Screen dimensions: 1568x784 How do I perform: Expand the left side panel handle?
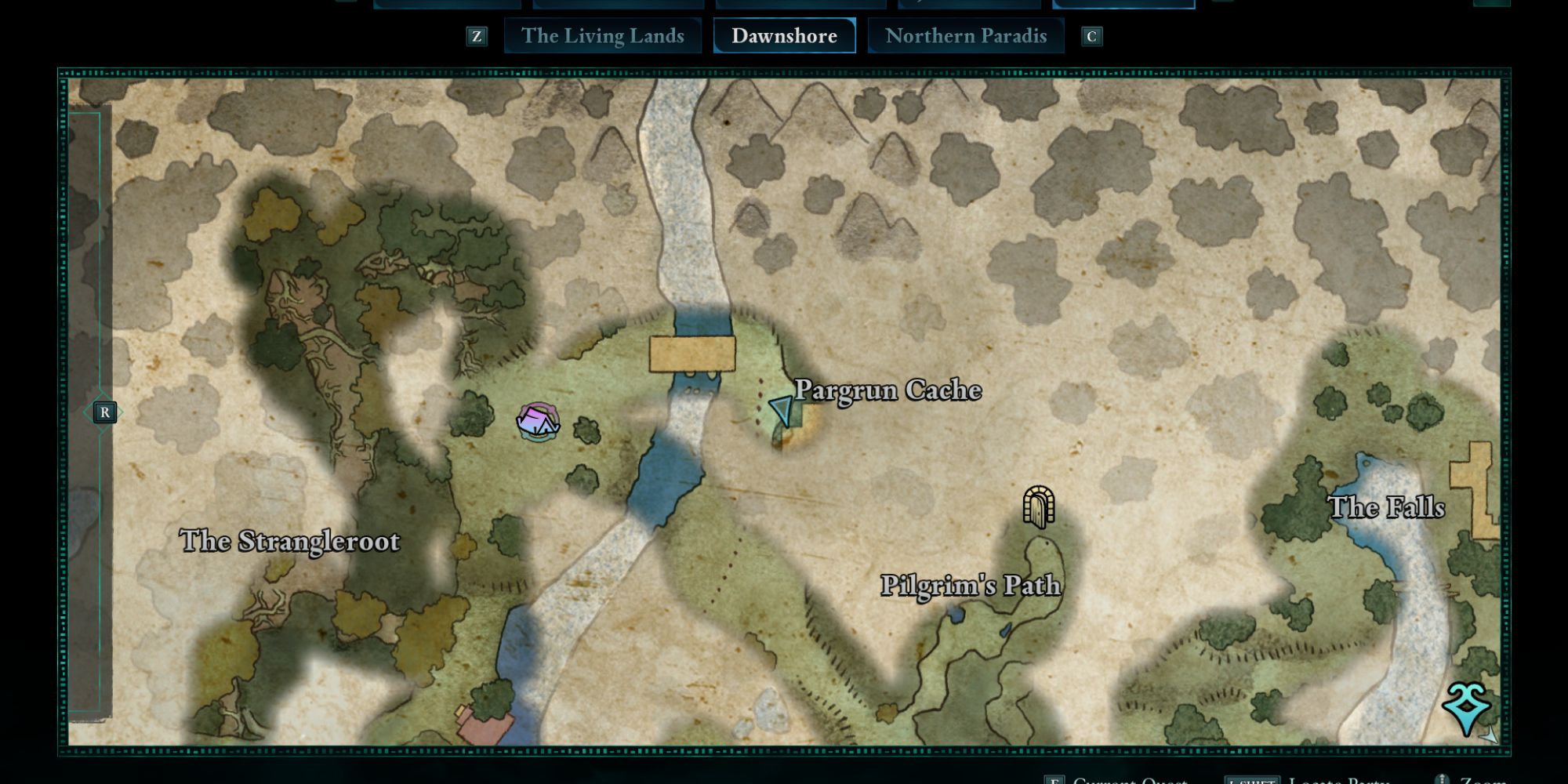(x=104, y=412)
